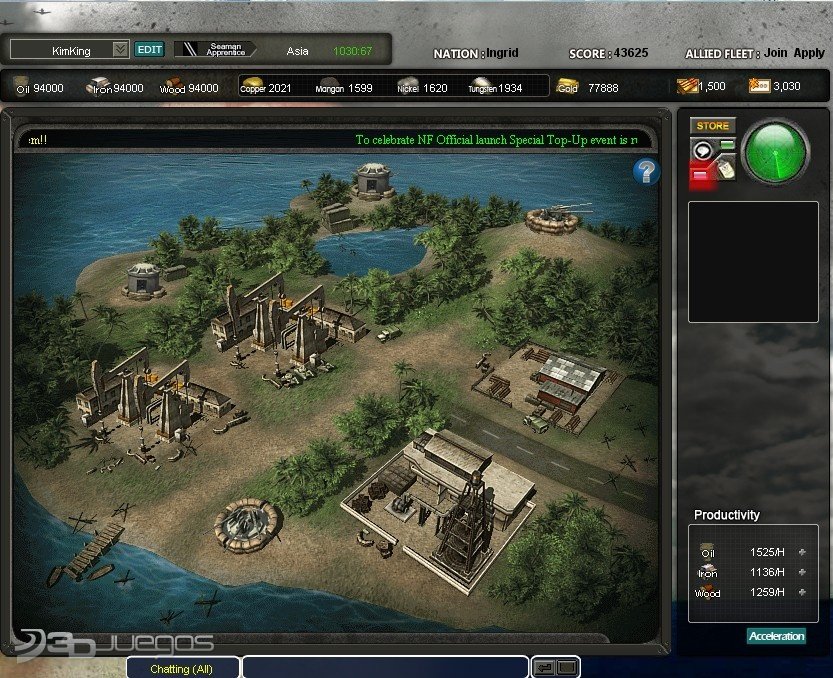833x678 pixels.
Task: Click the Acceleration button
Action: (x=776, y=636)
